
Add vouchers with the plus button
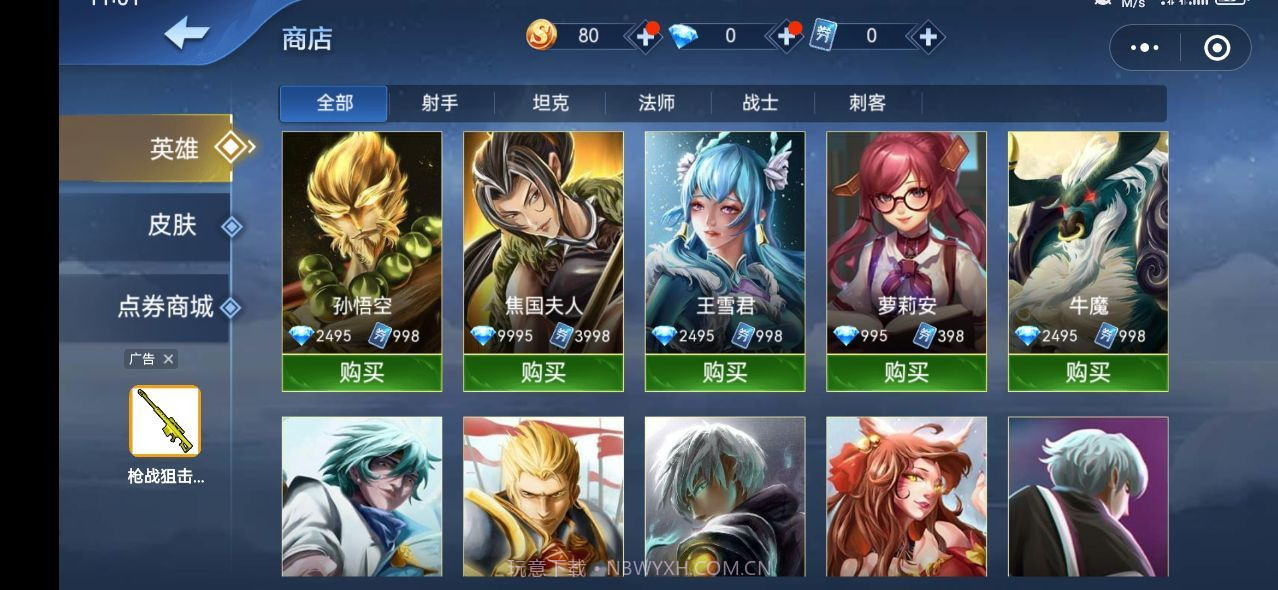click(928, 37)
